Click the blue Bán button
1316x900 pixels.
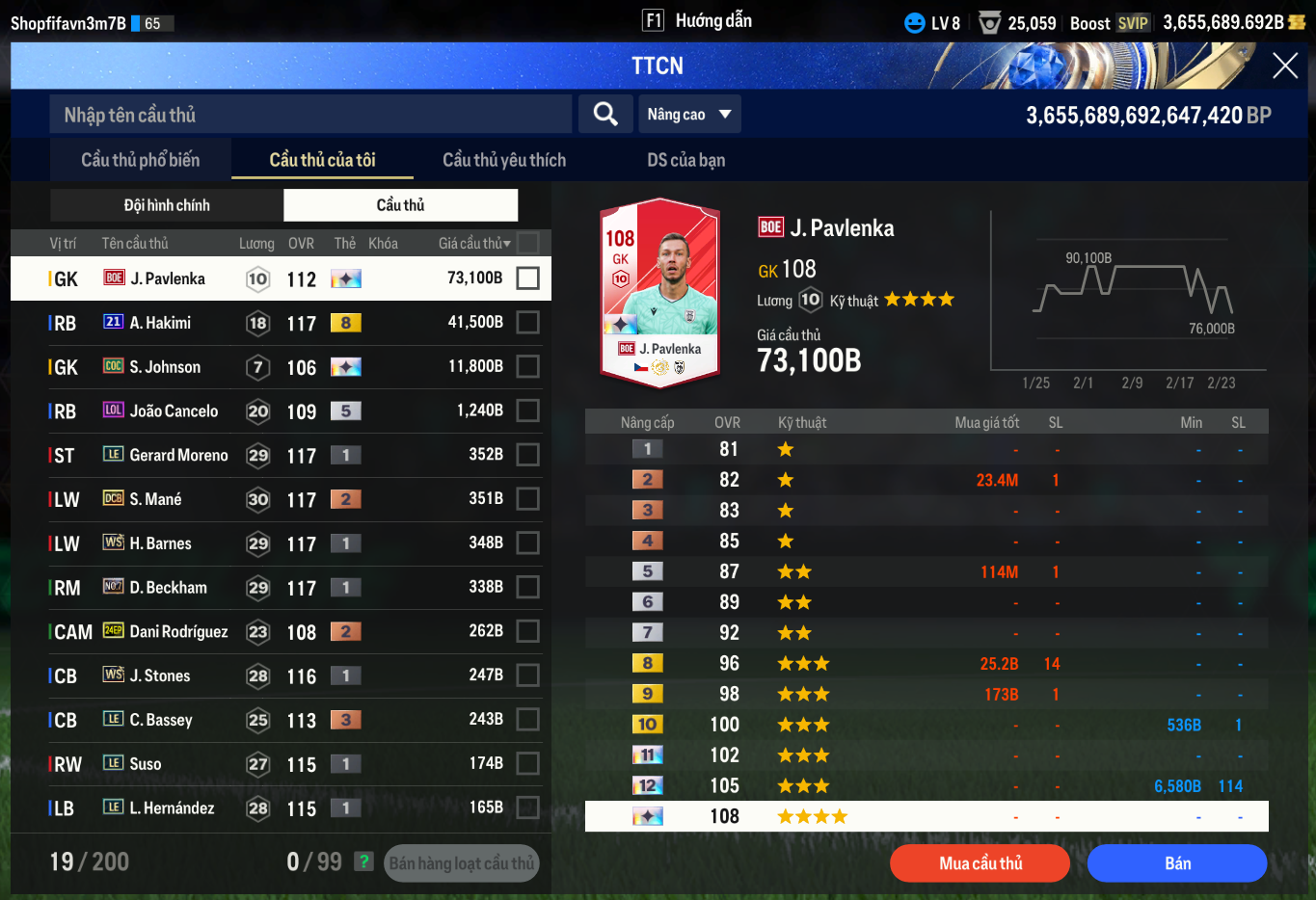click(x=1176, y=863)
